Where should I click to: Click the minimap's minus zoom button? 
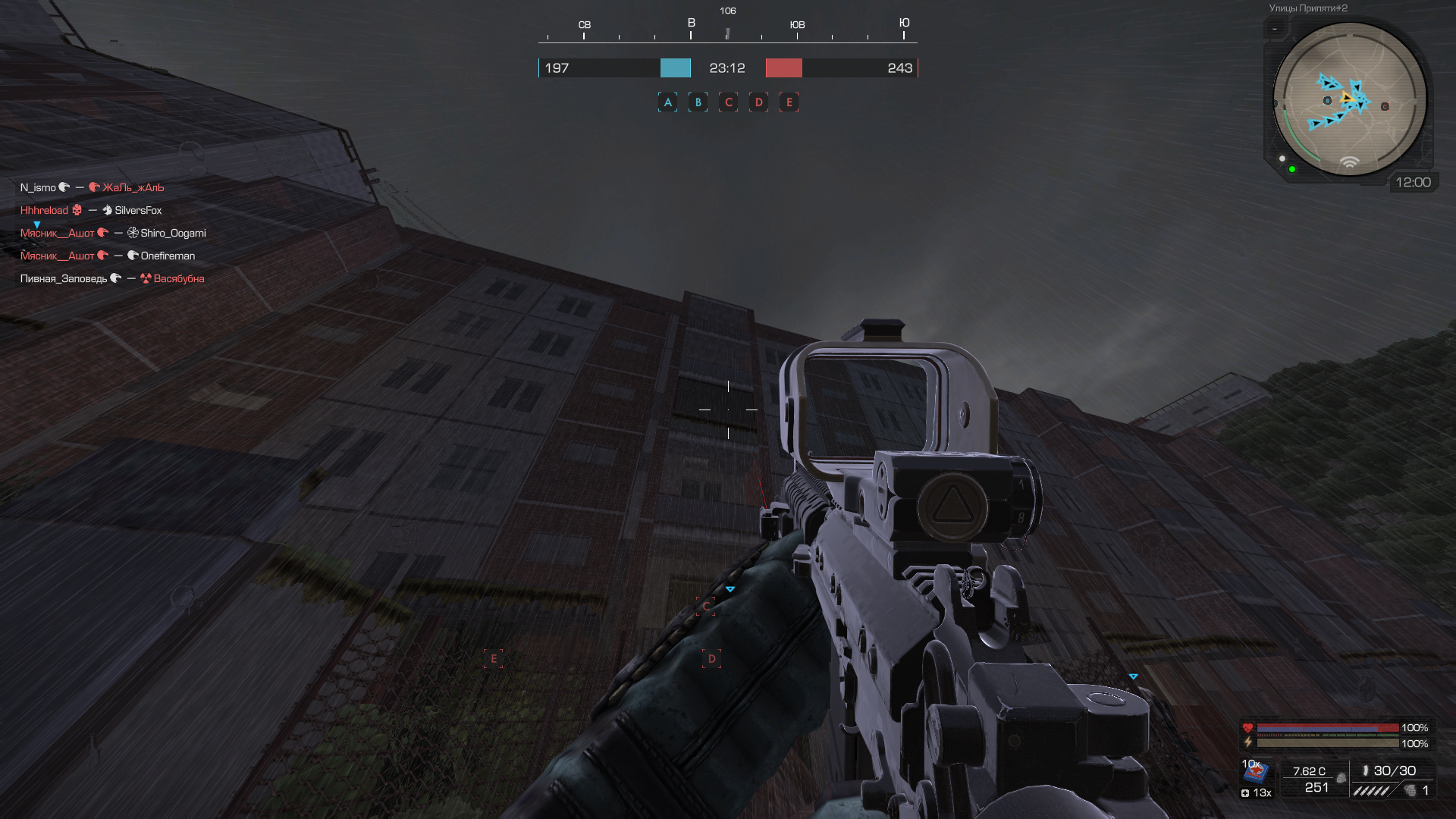point(1275,30)
